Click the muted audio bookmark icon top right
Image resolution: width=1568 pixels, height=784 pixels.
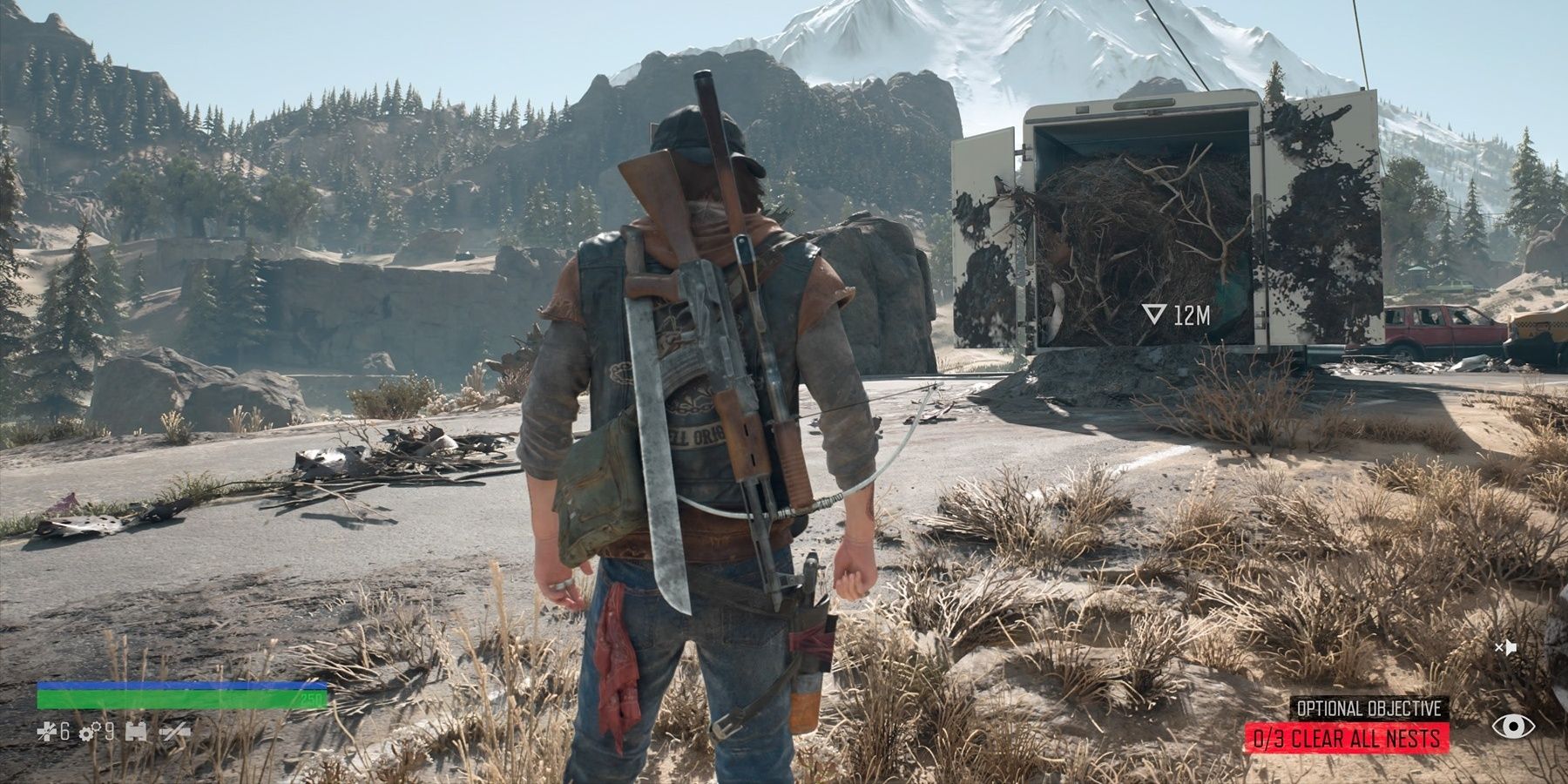[1506, 647]
